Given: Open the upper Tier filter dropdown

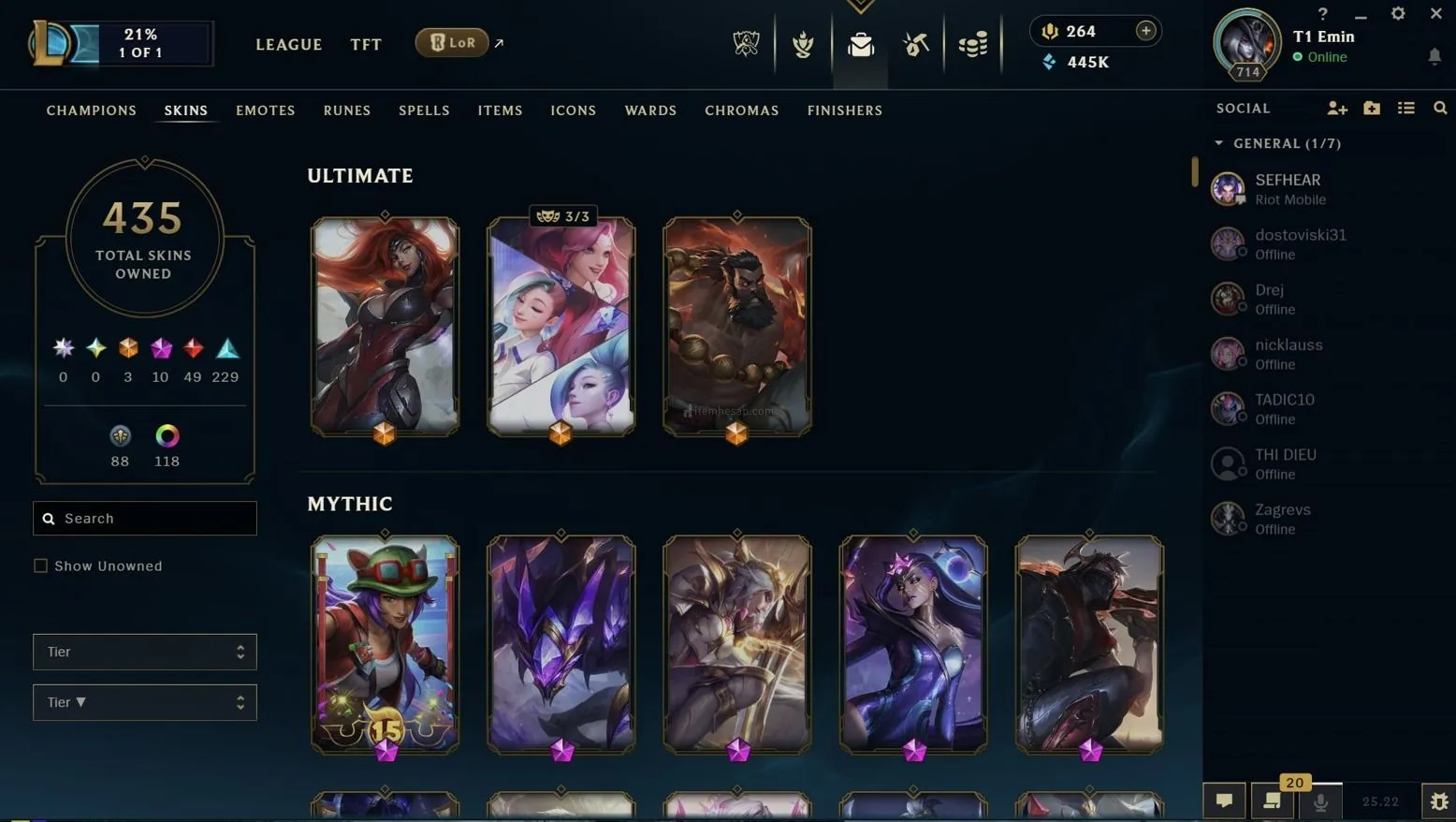Looking at the screenshot, I should click(145, 652).
